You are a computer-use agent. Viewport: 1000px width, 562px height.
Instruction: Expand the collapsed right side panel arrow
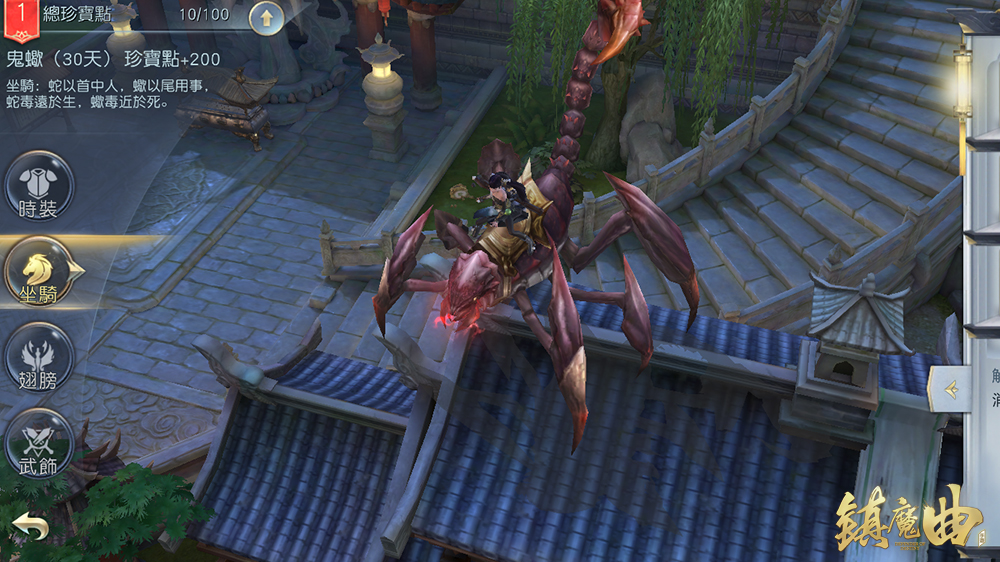point(950,389)
